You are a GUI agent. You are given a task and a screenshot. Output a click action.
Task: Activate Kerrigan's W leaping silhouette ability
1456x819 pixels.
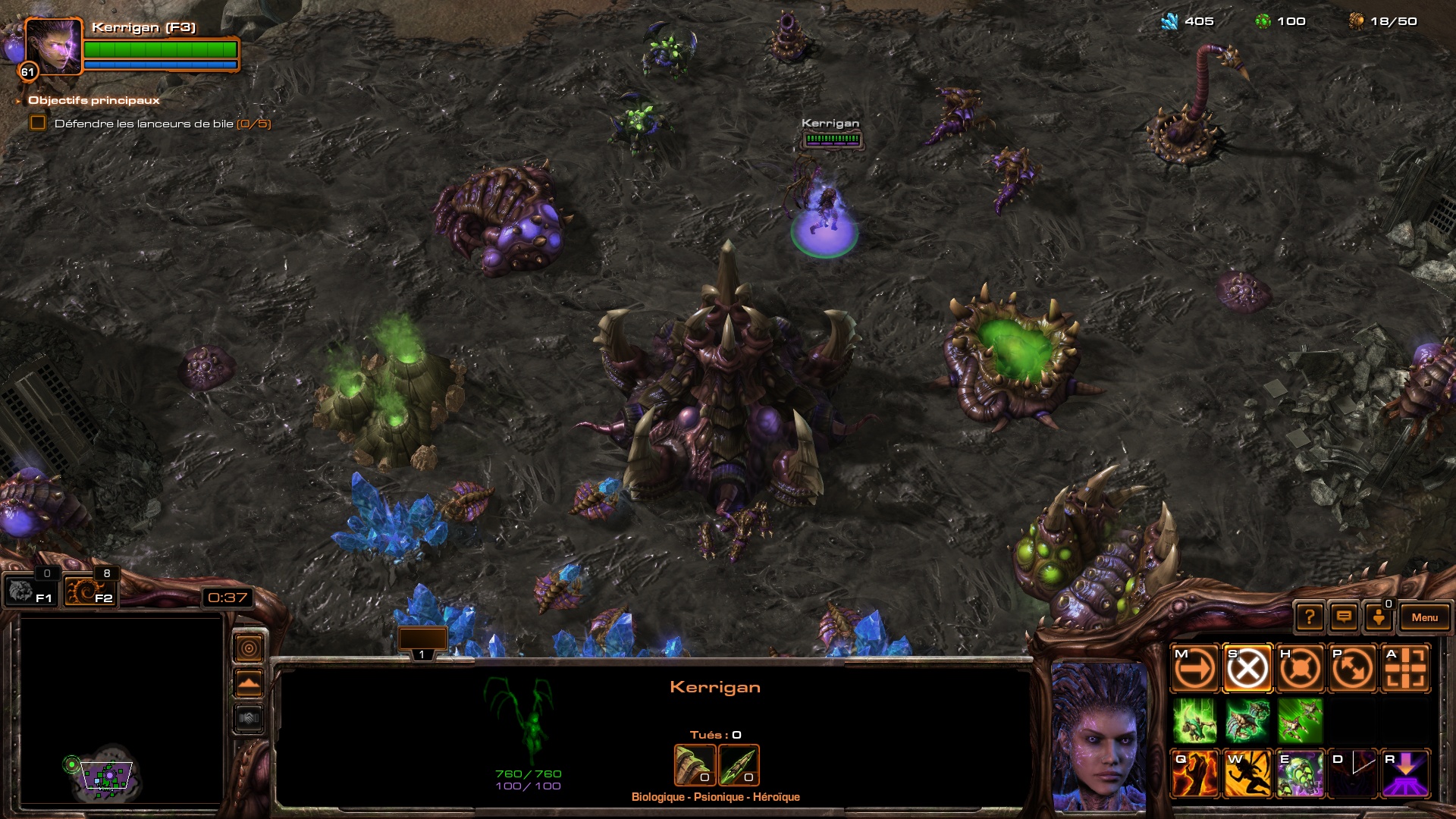pos(1247,773)
